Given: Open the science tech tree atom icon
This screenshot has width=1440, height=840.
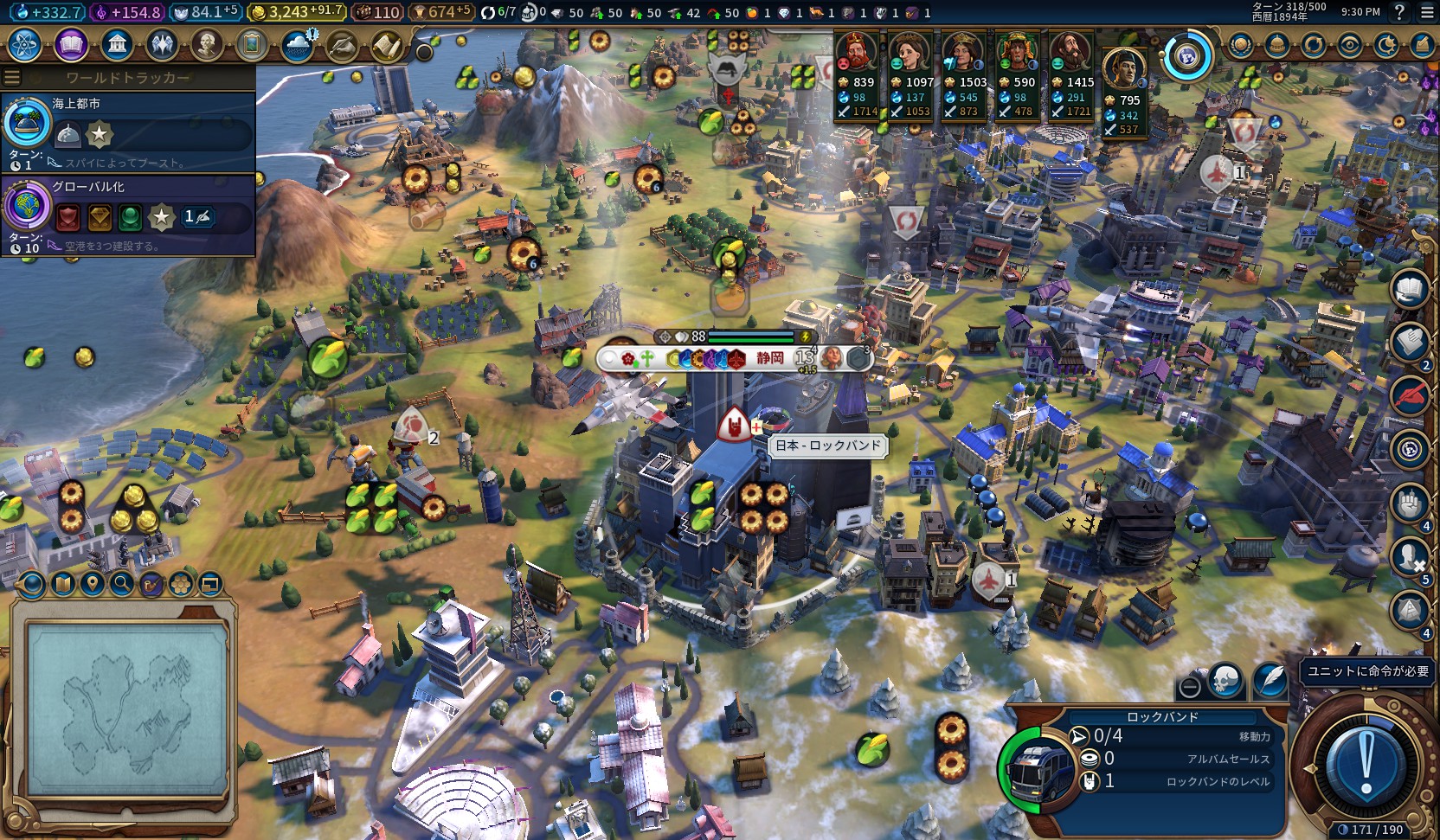Looking at the screenshot, I should point(25,44).
